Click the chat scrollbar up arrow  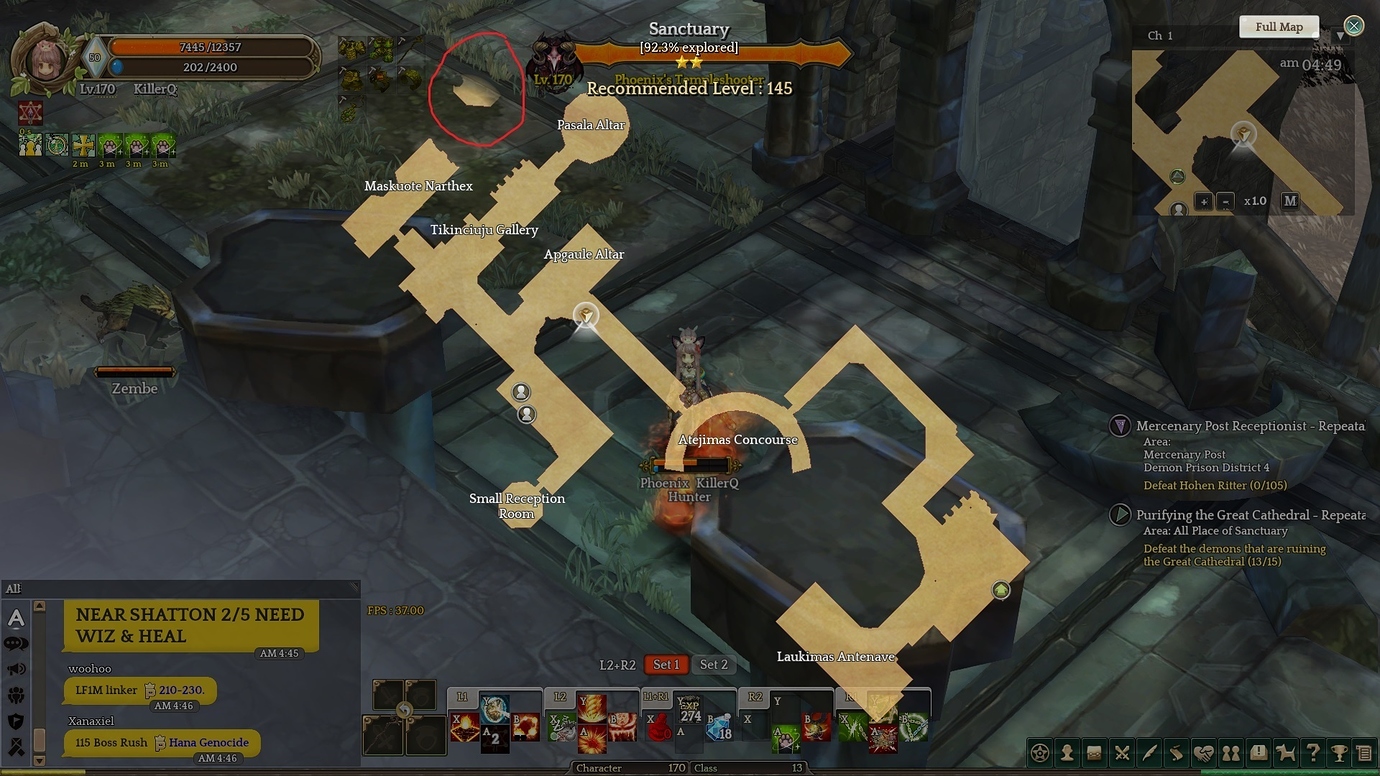point(39,606)
